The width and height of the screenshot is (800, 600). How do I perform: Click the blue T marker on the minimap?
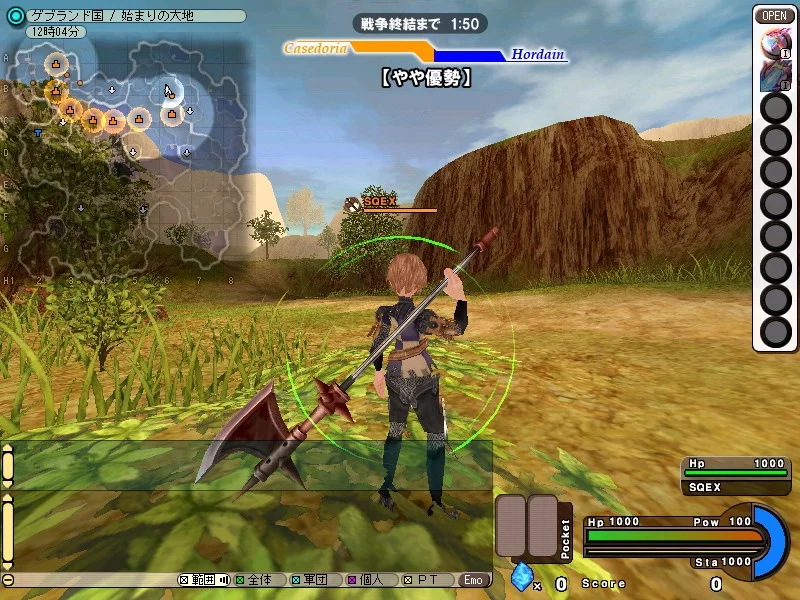[x=38, y=132]
